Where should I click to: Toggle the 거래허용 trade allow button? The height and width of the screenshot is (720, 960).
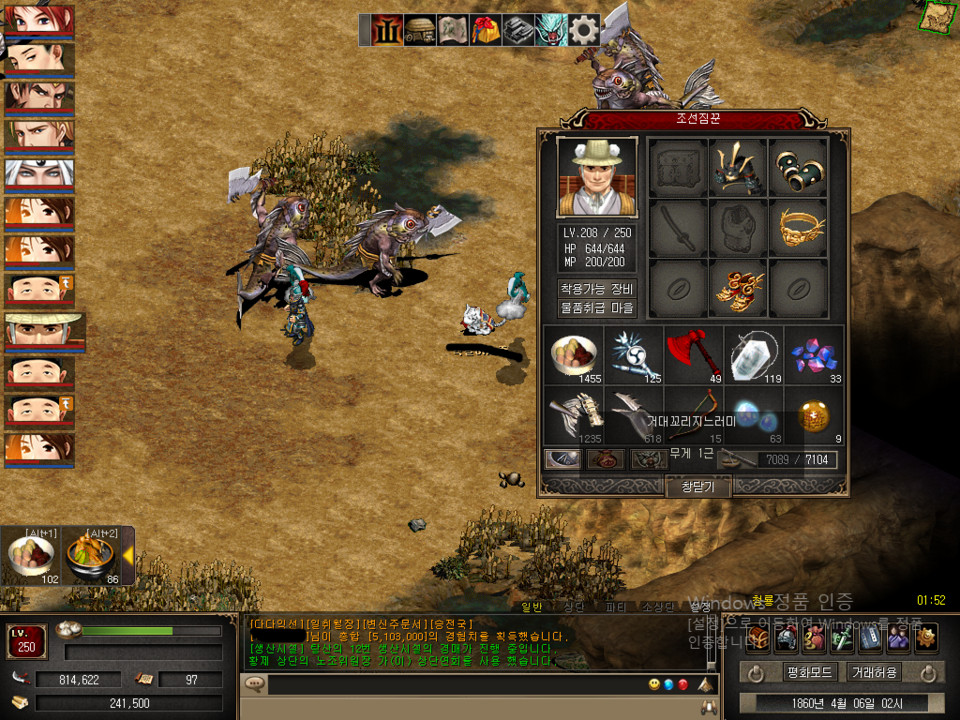point(873,672)
